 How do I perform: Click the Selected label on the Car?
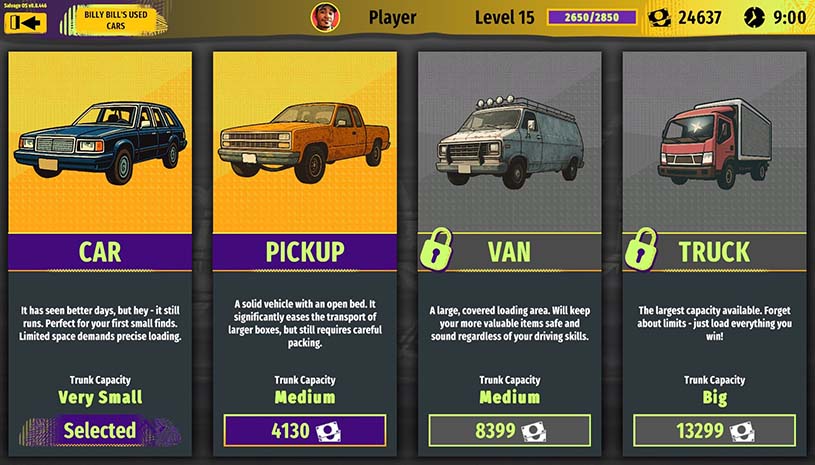click(x=100, y=431)
